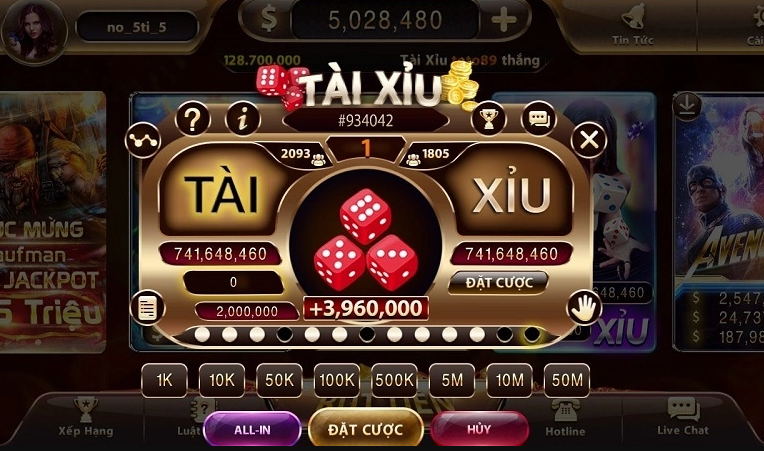Open the chat bubble icon
The image size is (764, 451).
click(x=538, y=118)
